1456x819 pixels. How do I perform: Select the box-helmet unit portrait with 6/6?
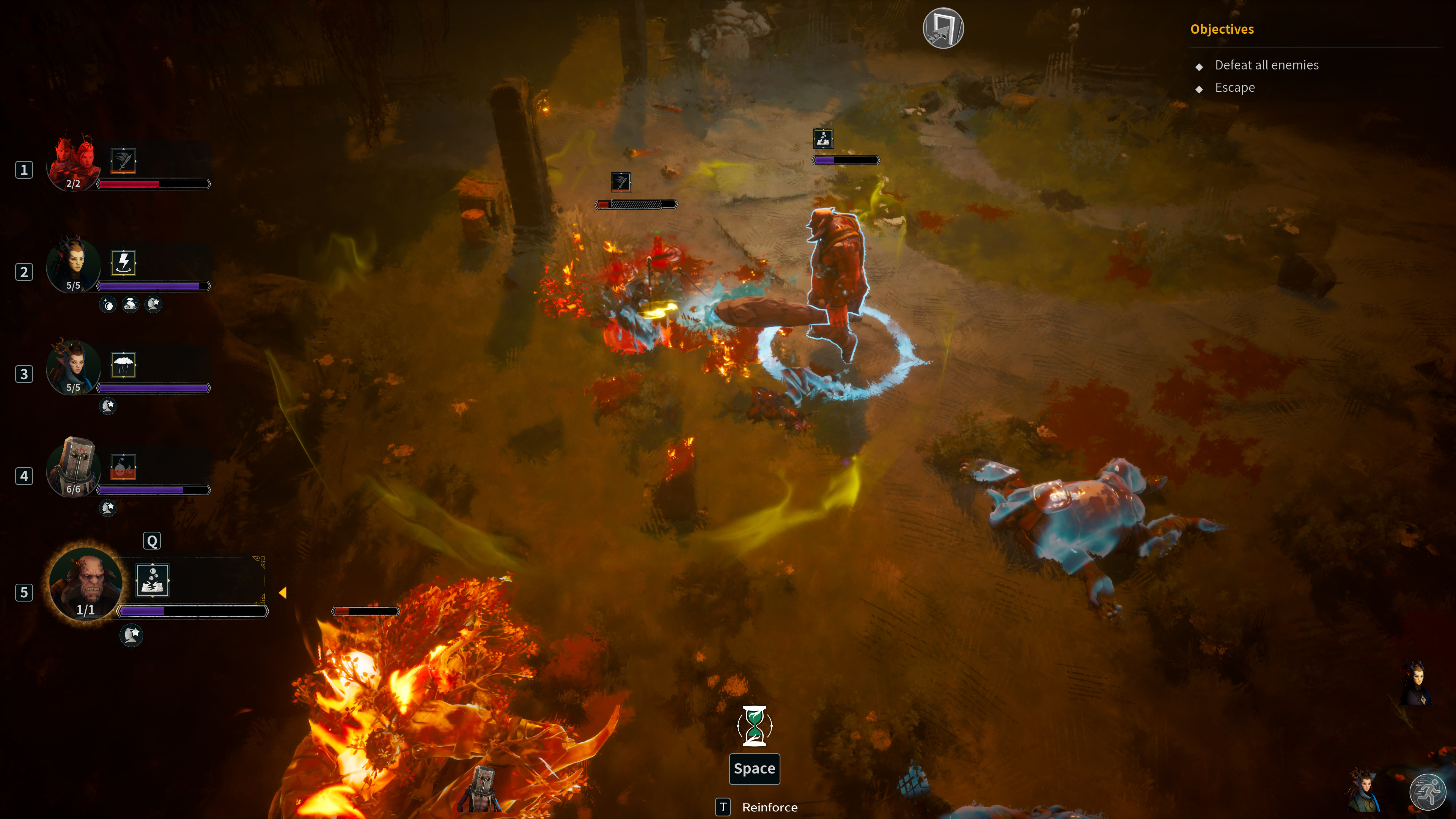(x=74, y=467)
